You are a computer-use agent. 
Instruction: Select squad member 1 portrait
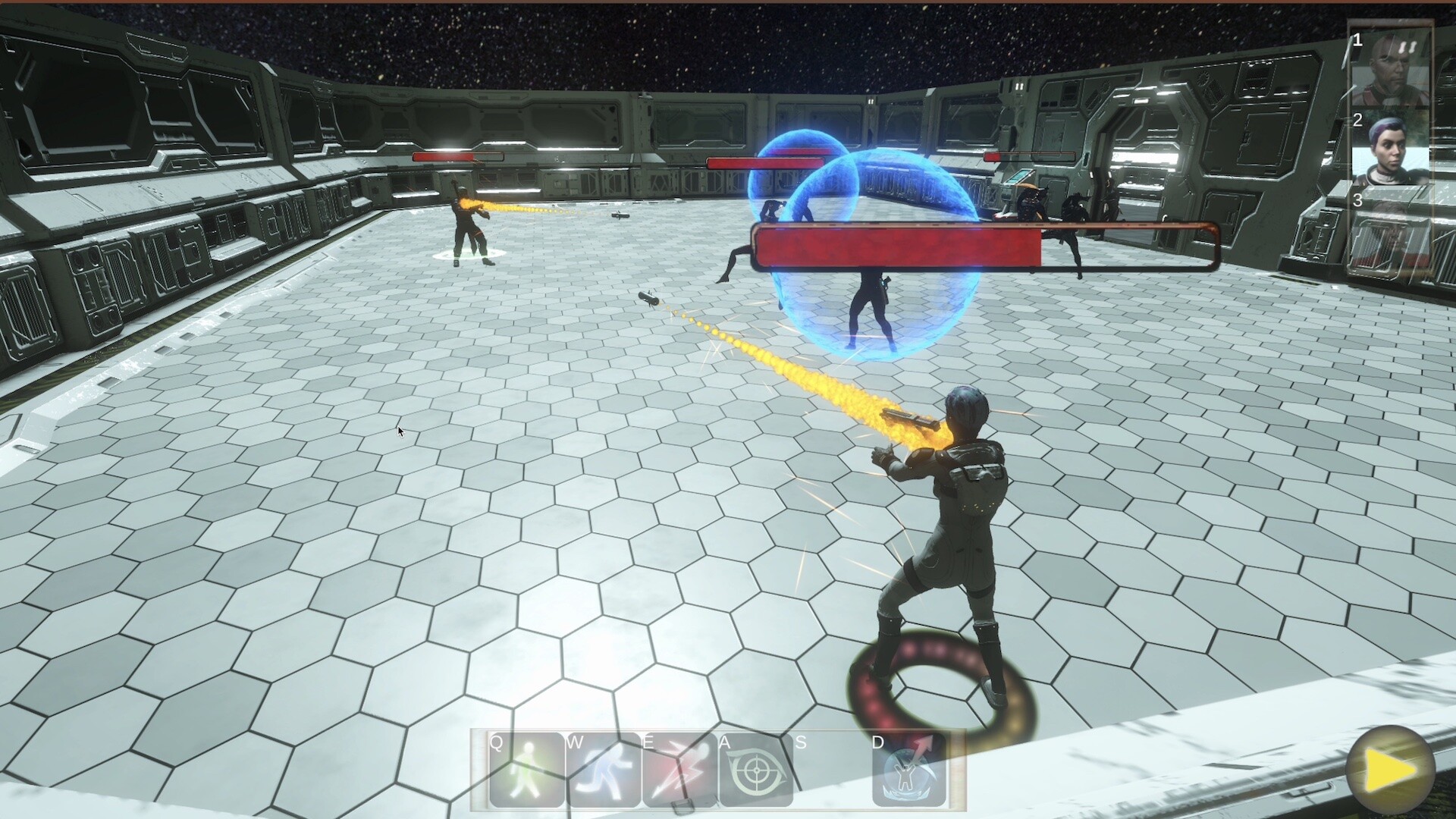click(x=1392, y=70)
